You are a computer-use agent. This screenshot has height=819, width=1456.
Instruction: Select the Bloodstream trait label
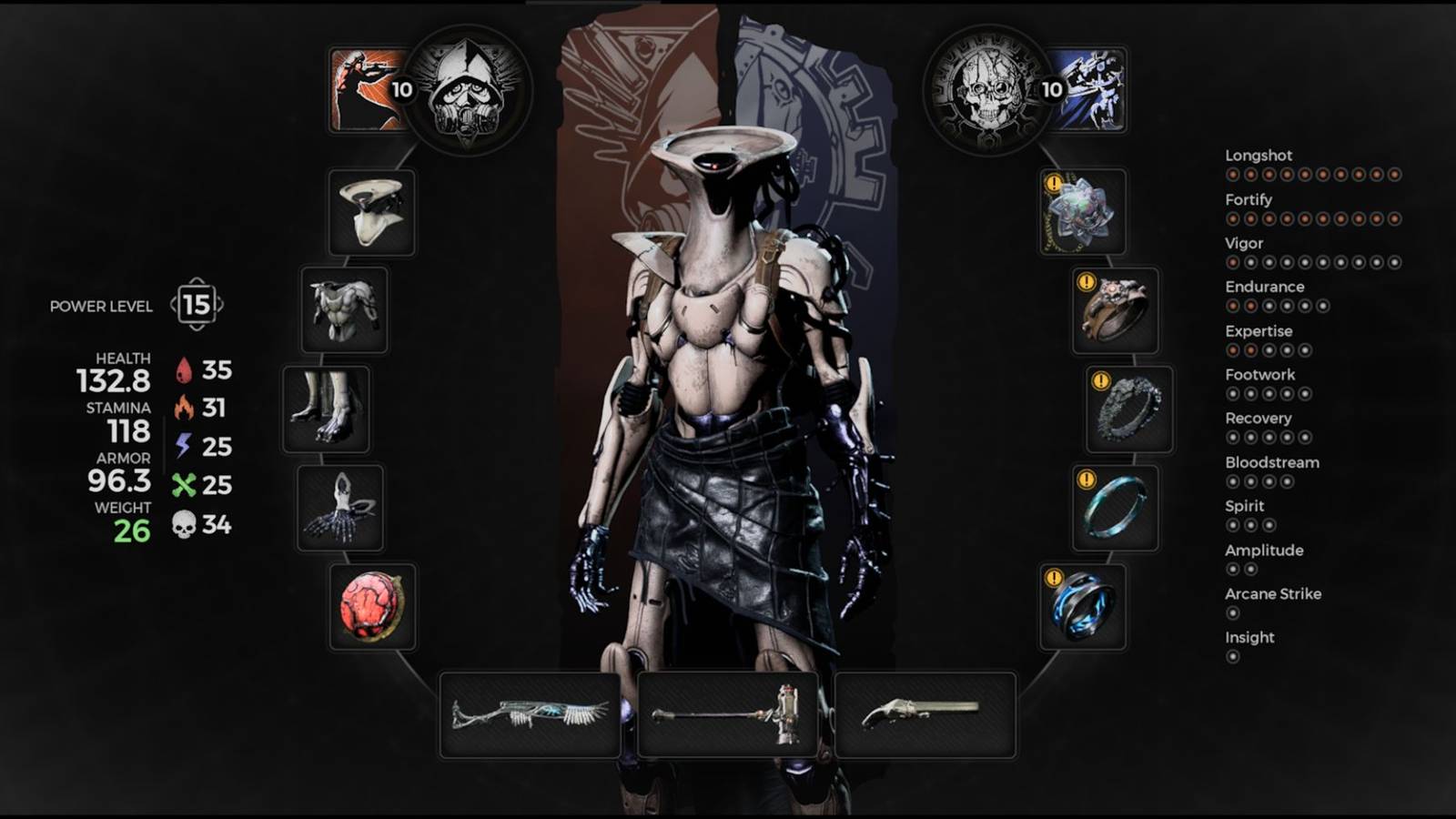click(x=1272, y=462)
